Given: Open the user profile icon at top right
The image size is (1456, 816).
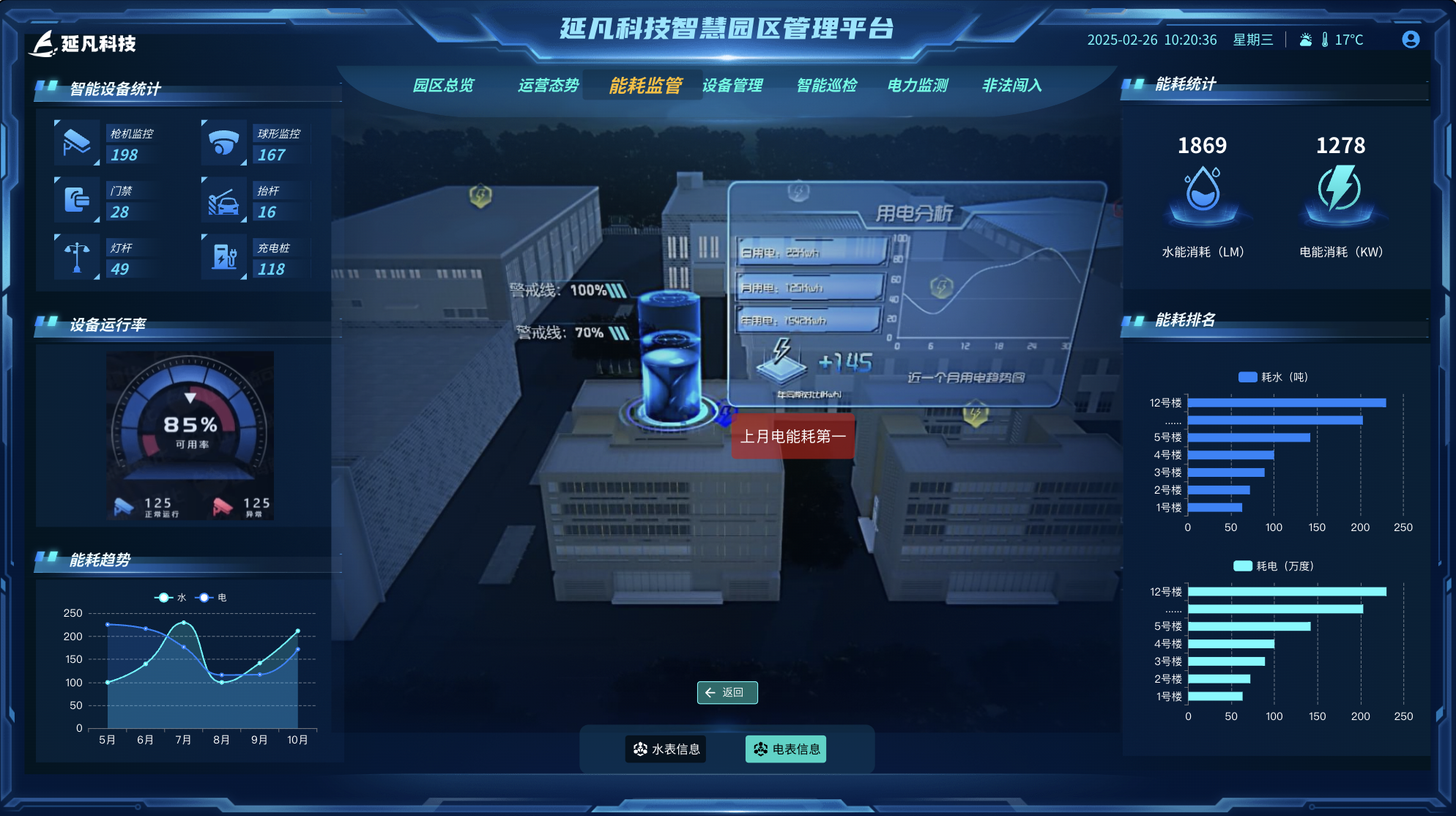Looking at the screenshot, I should (x=1410, y=40).
